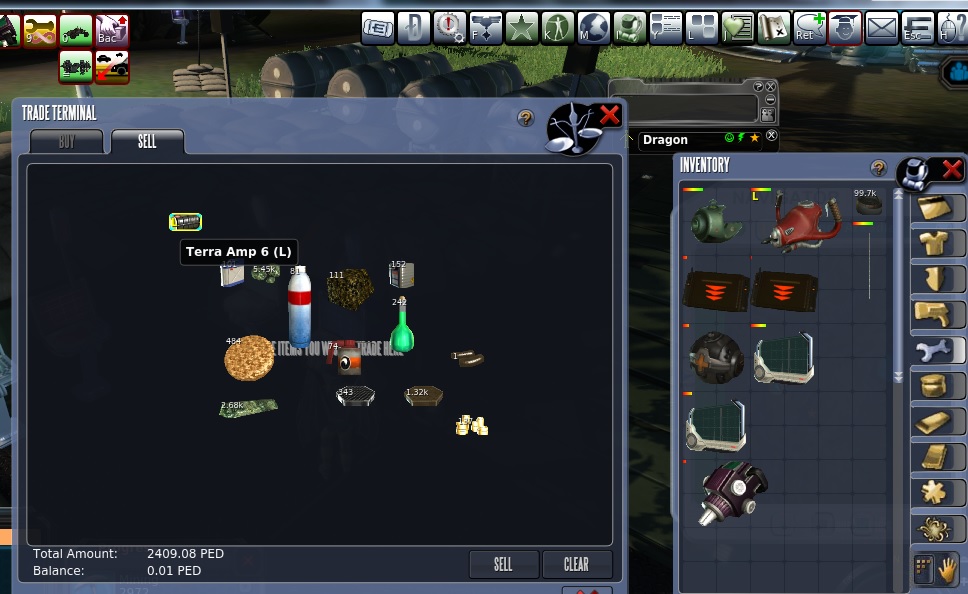The width and height of the screenshot is (968, 594).
Task: Open the mail envelope icon
Action: 882,28
